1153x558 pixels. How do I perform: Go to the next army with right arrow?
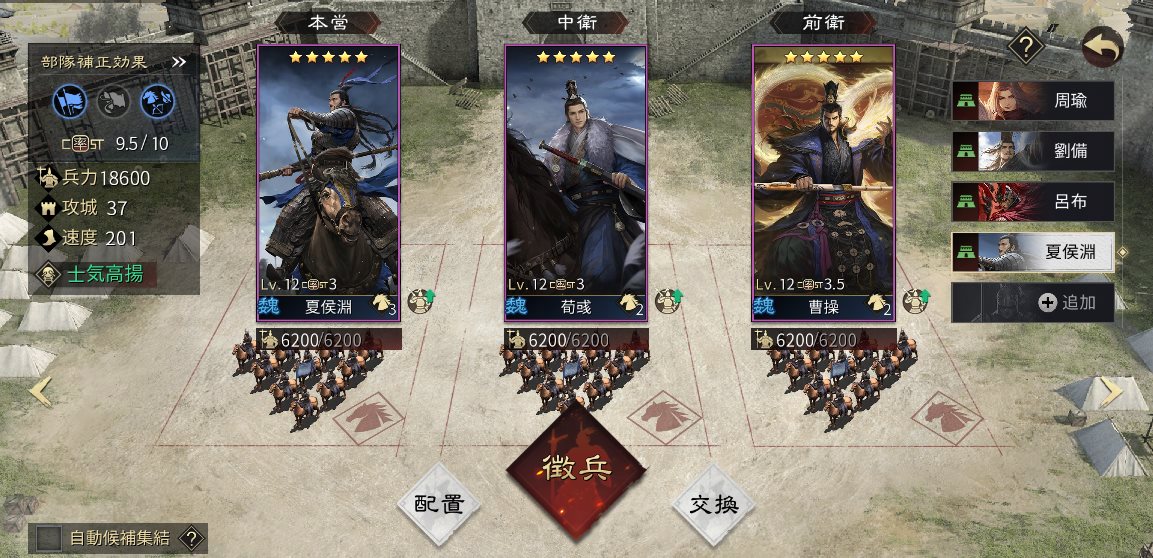tap(1111, 392)
